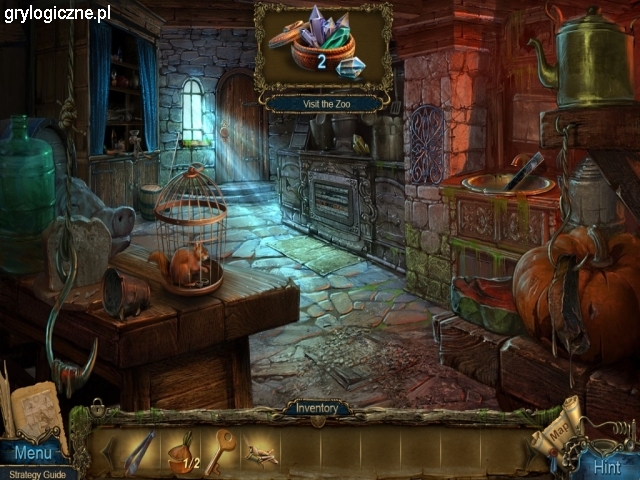640x480 pixels.
Task: Click the Hint button
Action: pyautogui.click(x=606, y=466)
